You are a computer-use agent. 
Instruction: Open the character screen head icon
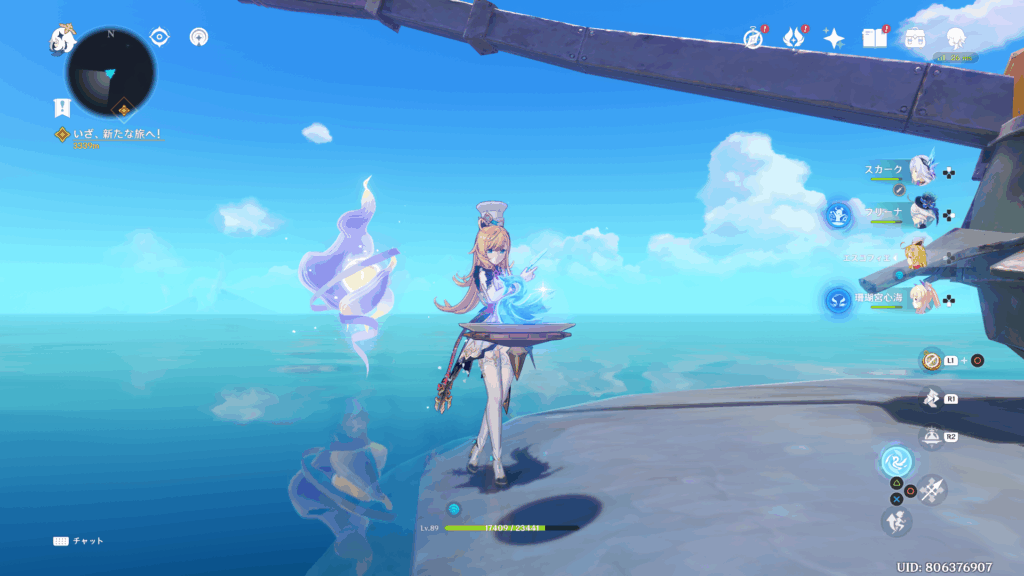tap(955, 38)
